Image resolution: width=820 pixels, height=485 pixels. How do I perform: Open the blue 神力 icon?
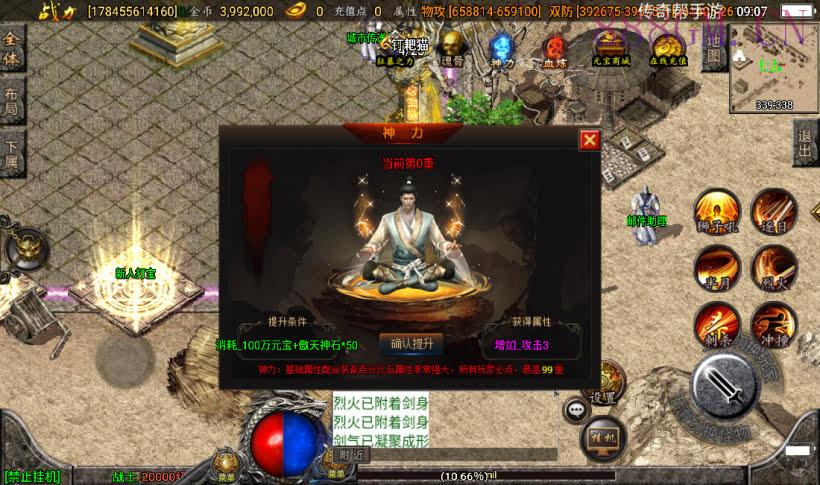pos(502,46)
